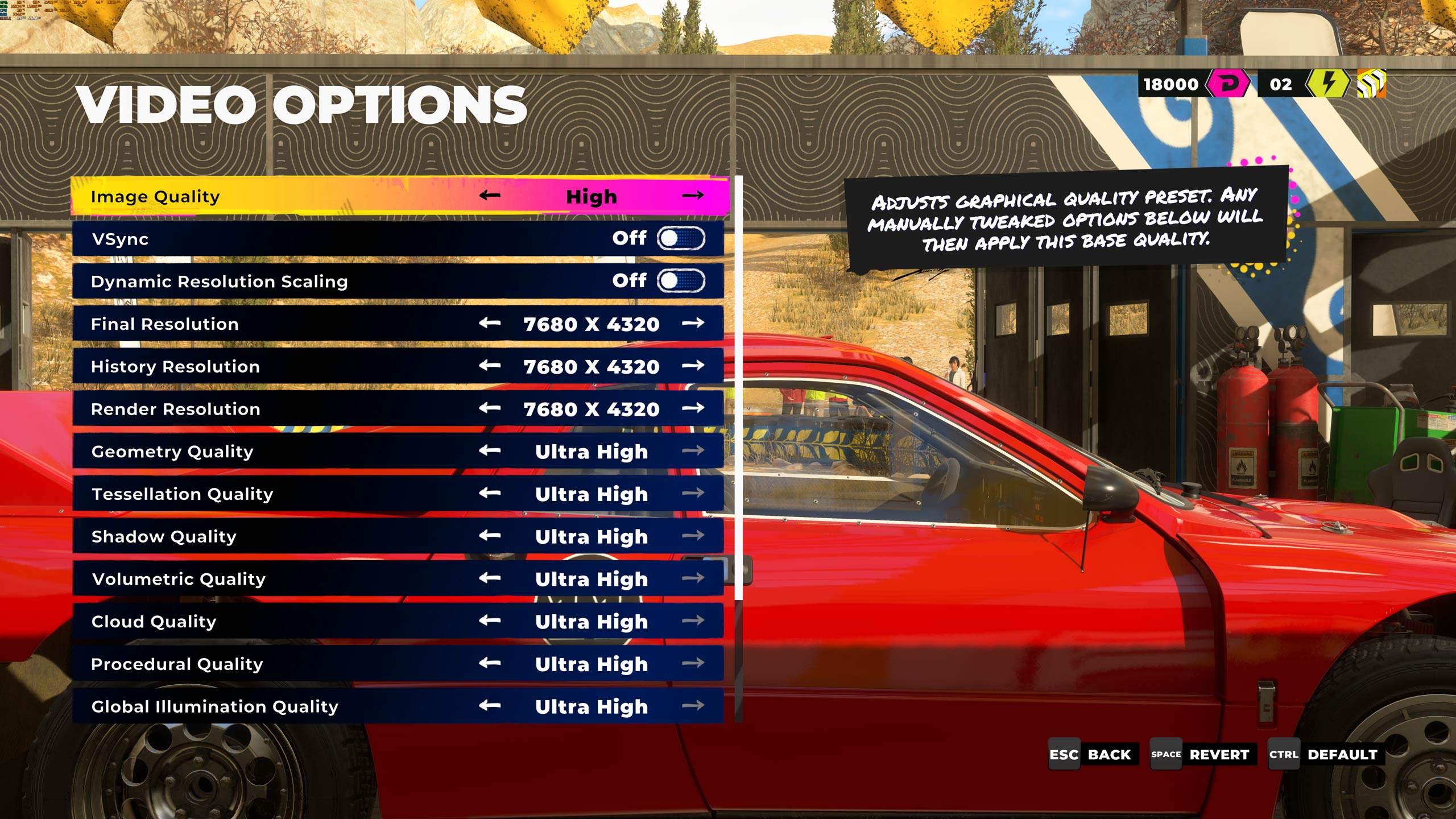
Task: Restore settings with the Default button
Action: (1324, 755)
